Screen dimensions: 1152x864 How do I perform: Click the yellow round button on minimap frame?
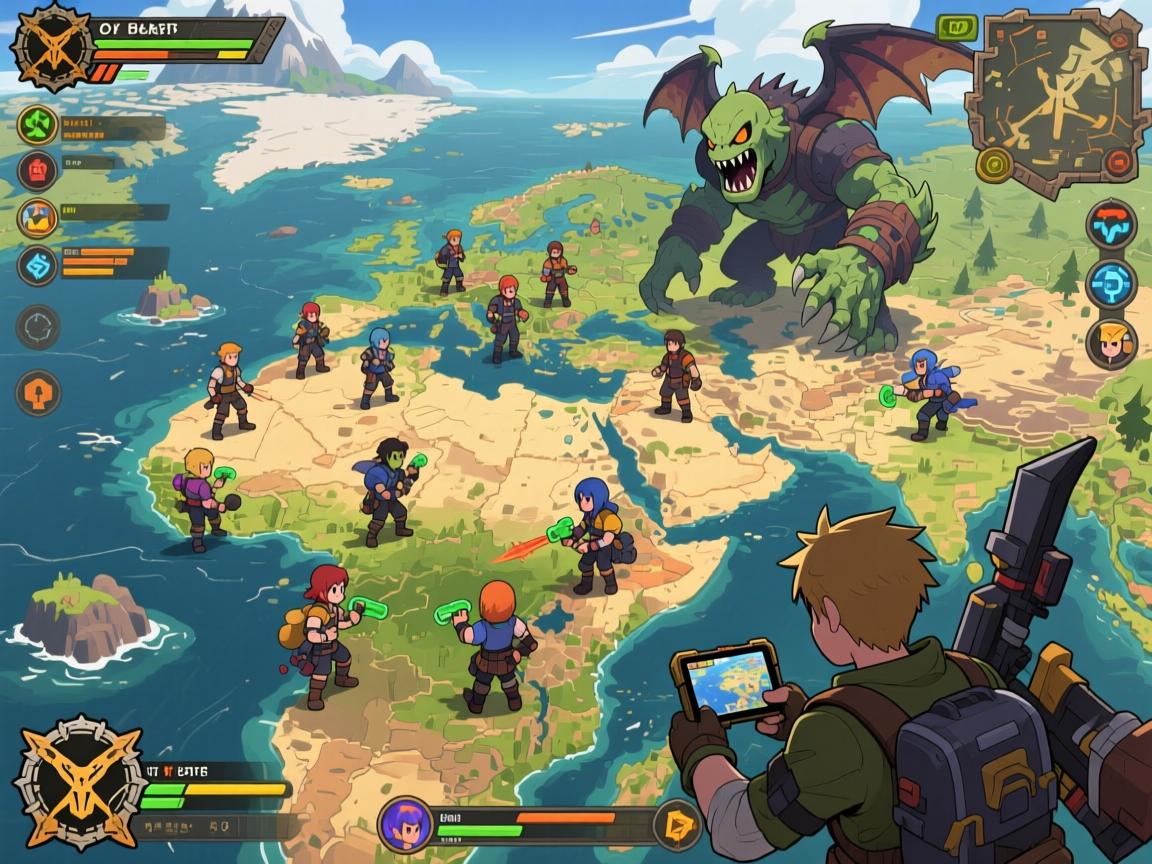[993, 163]
